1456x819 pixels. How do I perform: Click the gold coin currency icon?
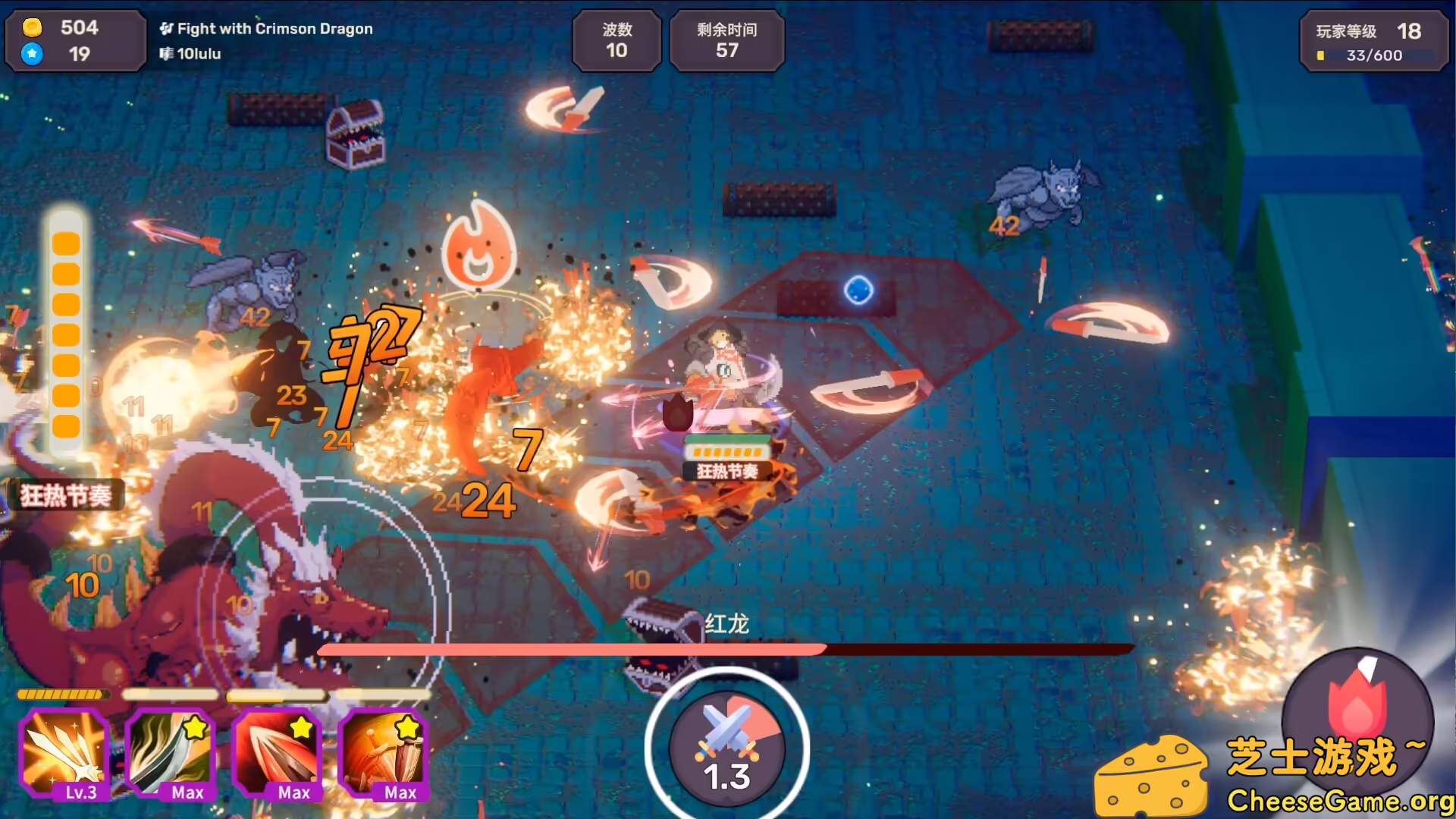pyautogui.click(x=32, y=27)
